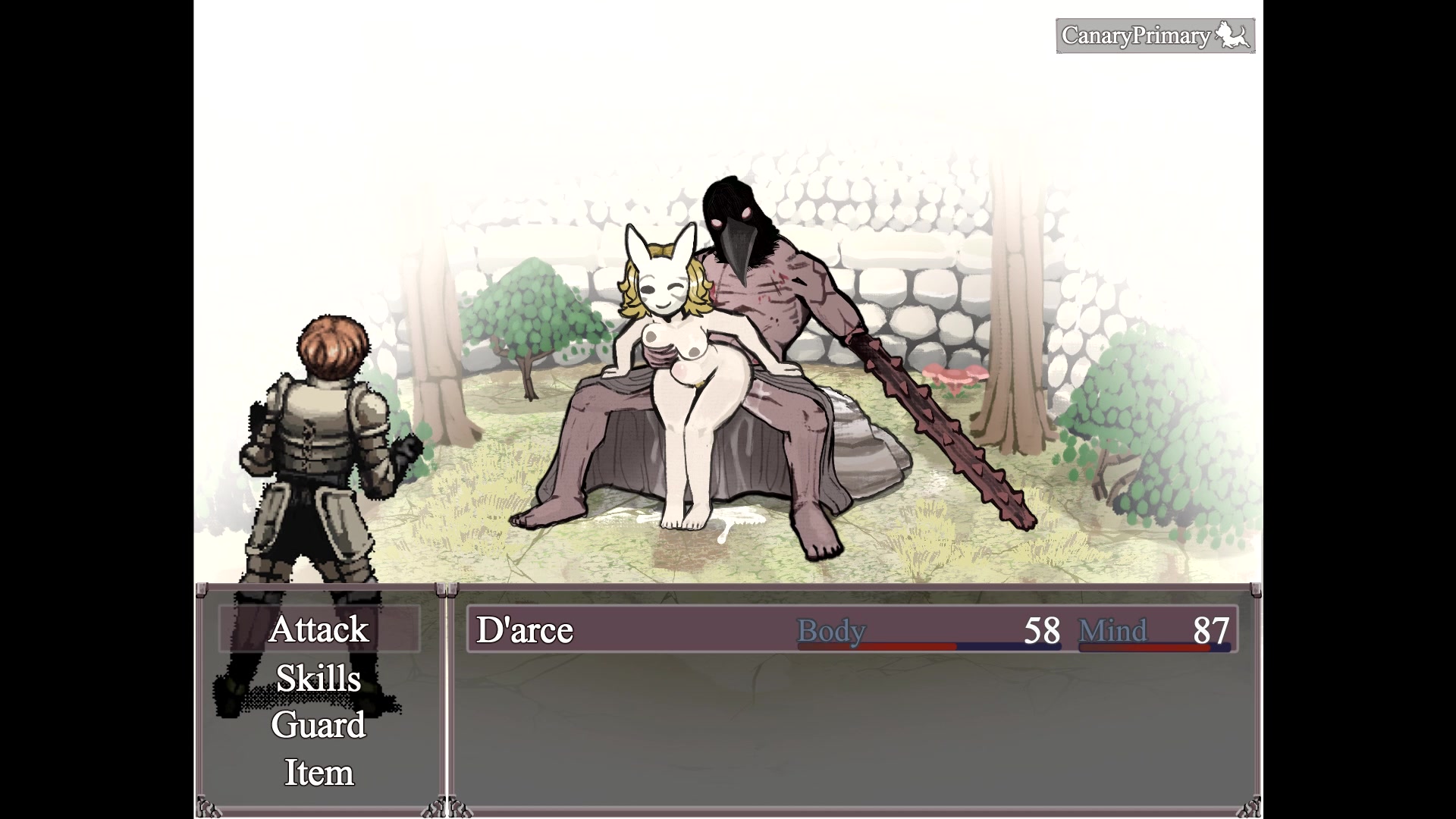The image size is (1456, 819).
Task: Open the Item menu
Action: 318,773
